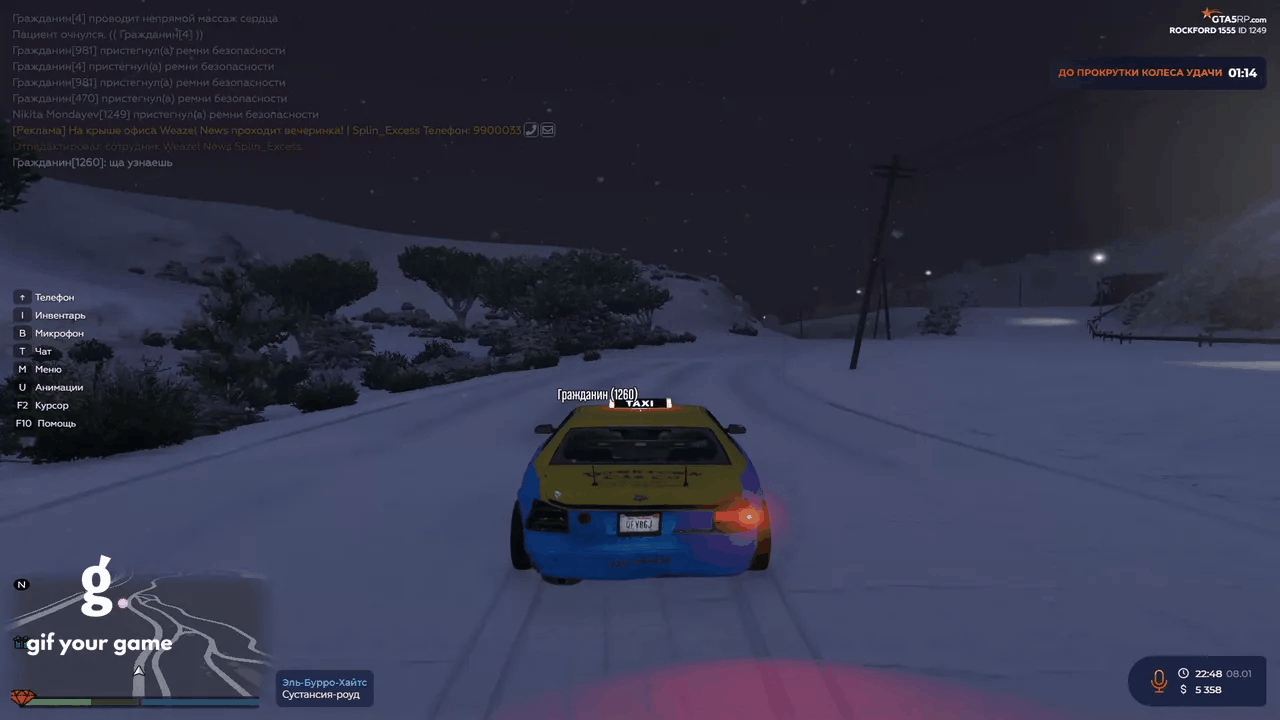The height and width of the screenshot is (720, 1280).
Task: Click the orange microphone voice icon
Action: point(1159,680)
